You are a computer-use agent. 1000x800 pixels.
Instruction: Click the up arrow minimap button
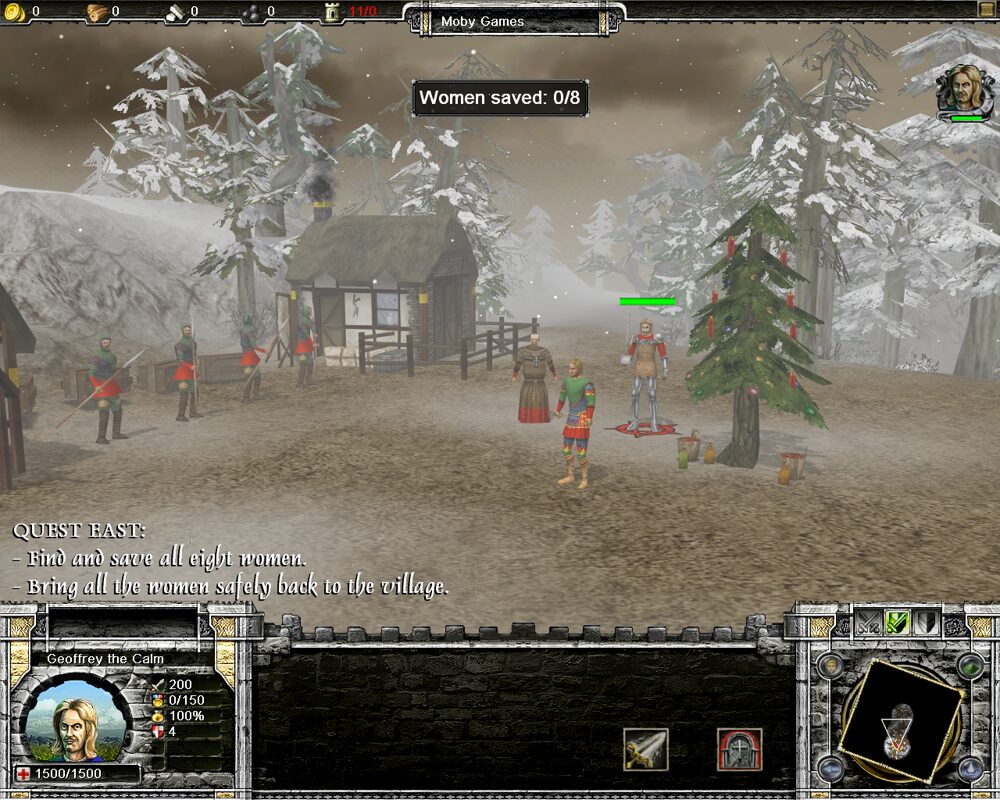pos(969,768)
